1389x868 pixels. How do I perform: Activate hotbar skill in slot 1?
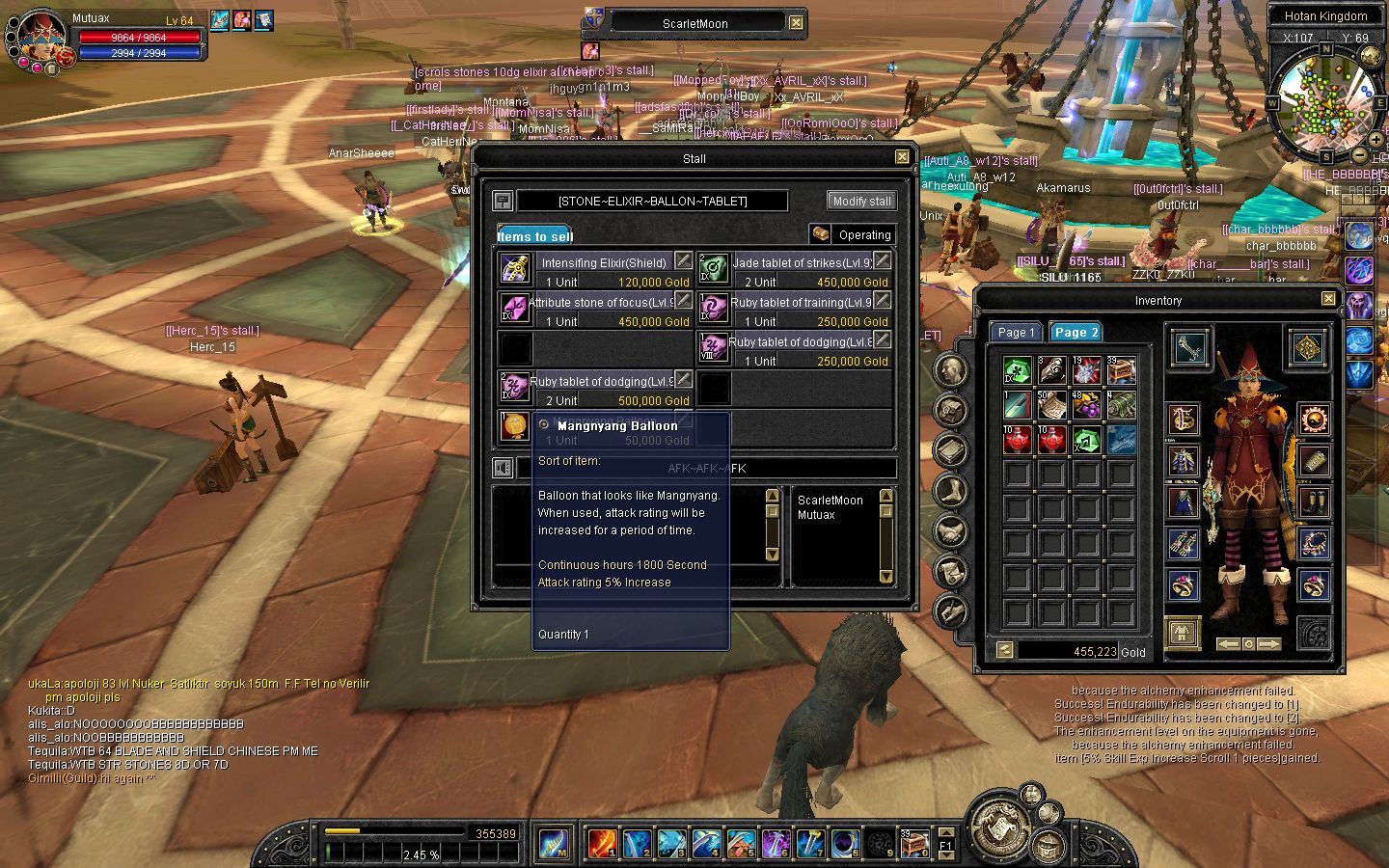click(x=602, y=843)
